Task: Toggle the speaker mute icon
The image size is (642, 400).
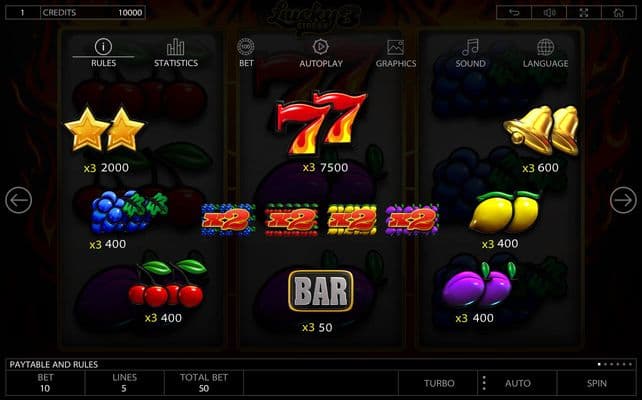Action: click(x=548, y=13)
